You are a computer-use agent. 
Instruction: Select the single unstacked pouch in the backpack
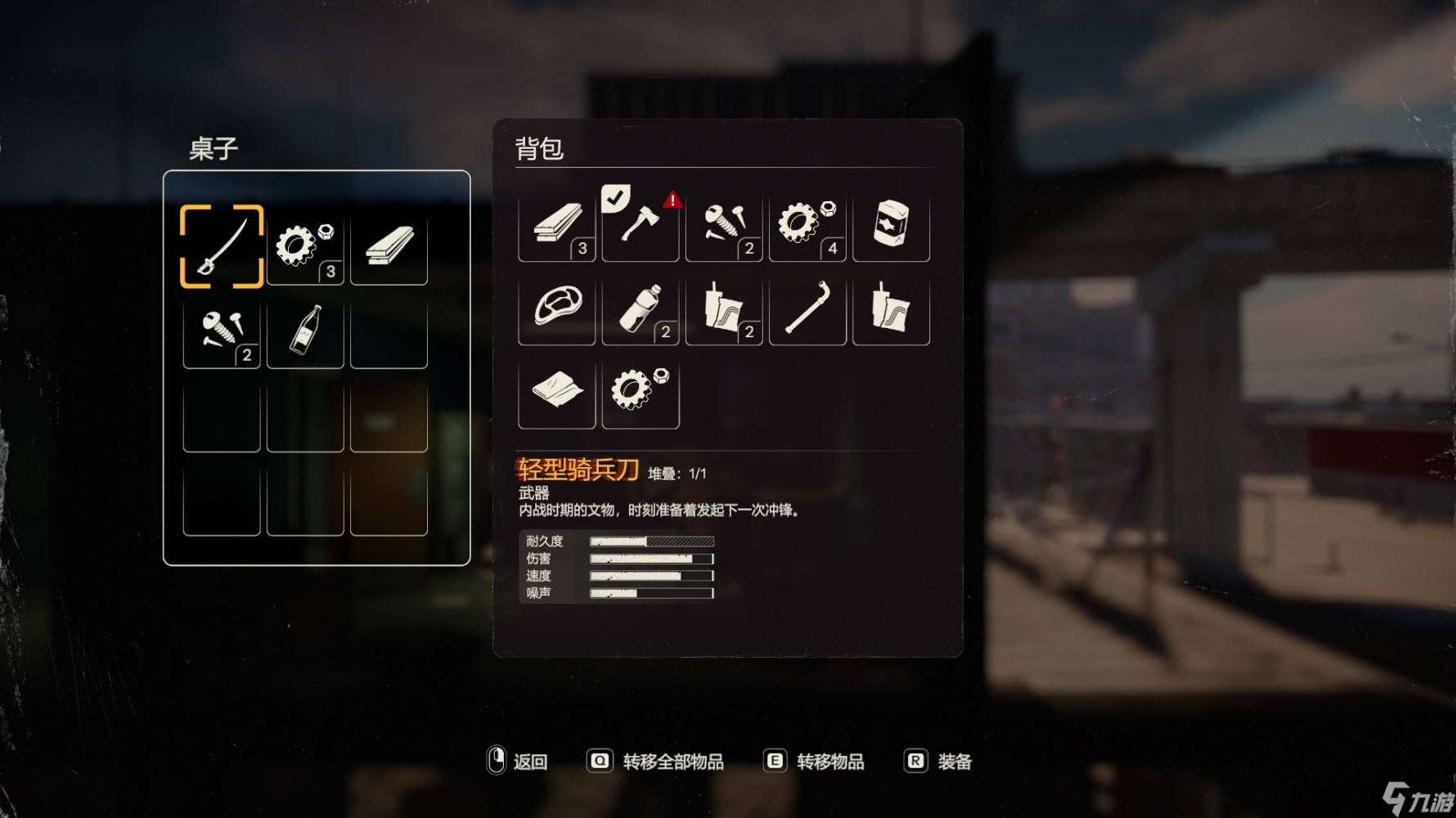[x=891, y=307]
